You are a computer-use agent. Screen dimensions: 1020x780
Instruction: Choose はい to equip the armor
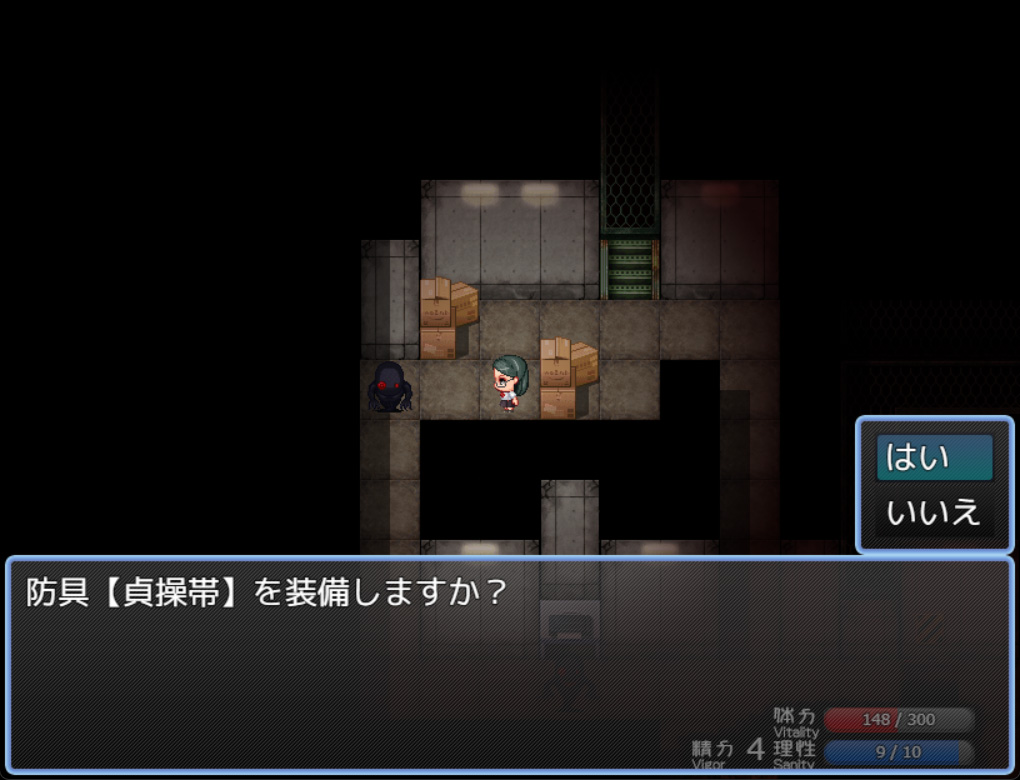[934, 458]
